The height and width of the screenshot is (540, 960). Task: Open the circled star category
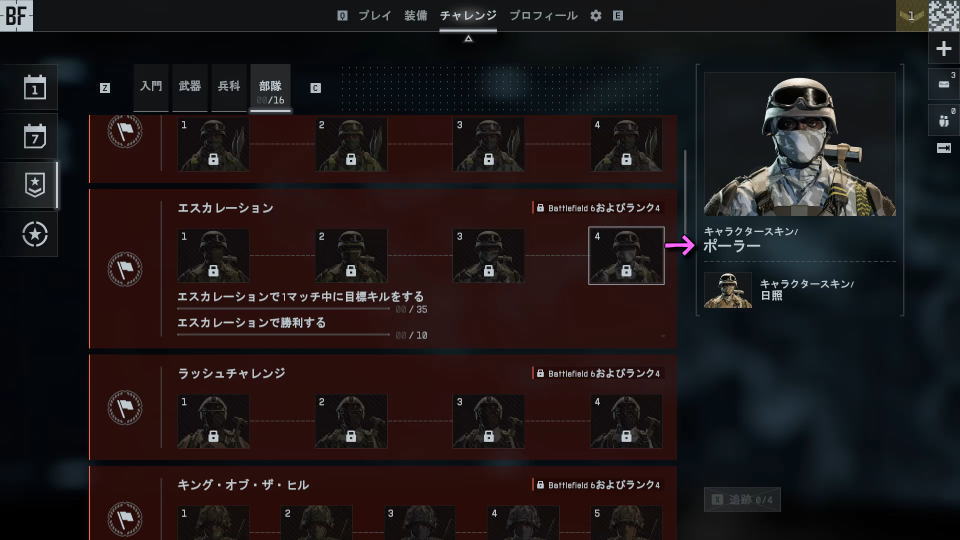35,233
